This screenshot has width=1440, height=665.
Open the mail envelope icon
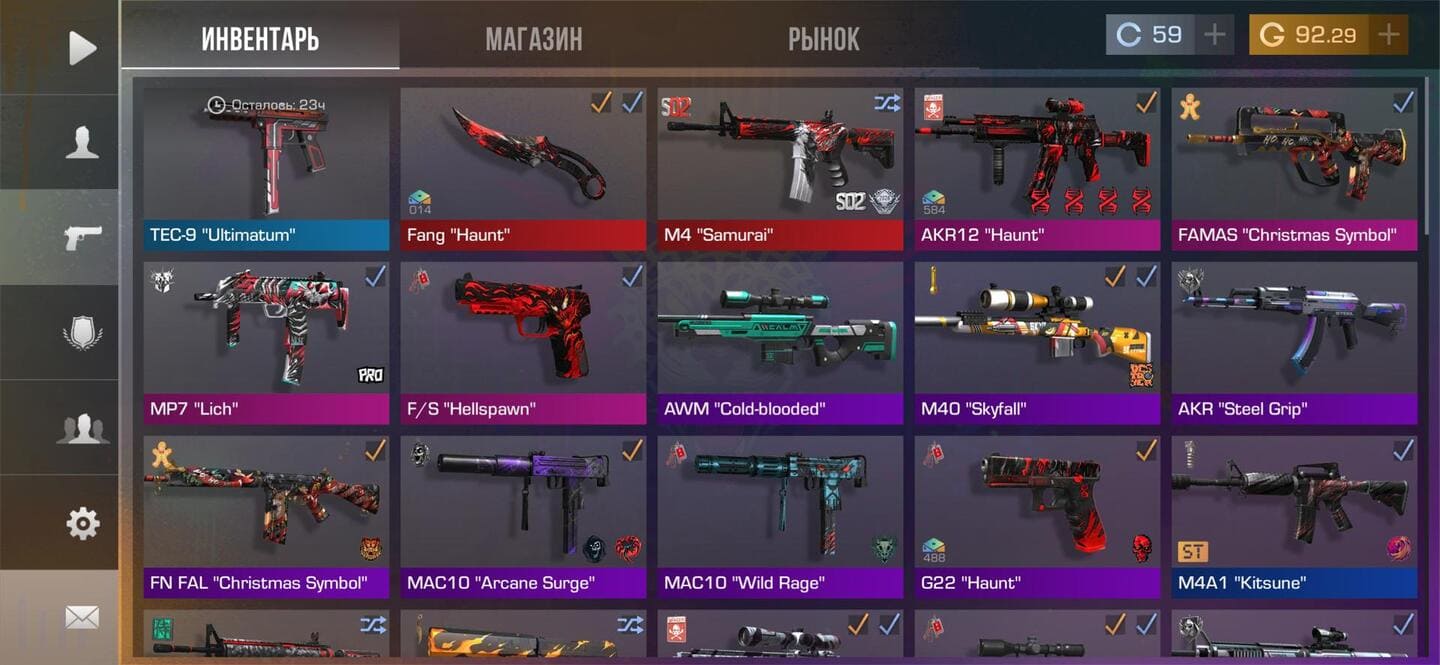point(82,618)
